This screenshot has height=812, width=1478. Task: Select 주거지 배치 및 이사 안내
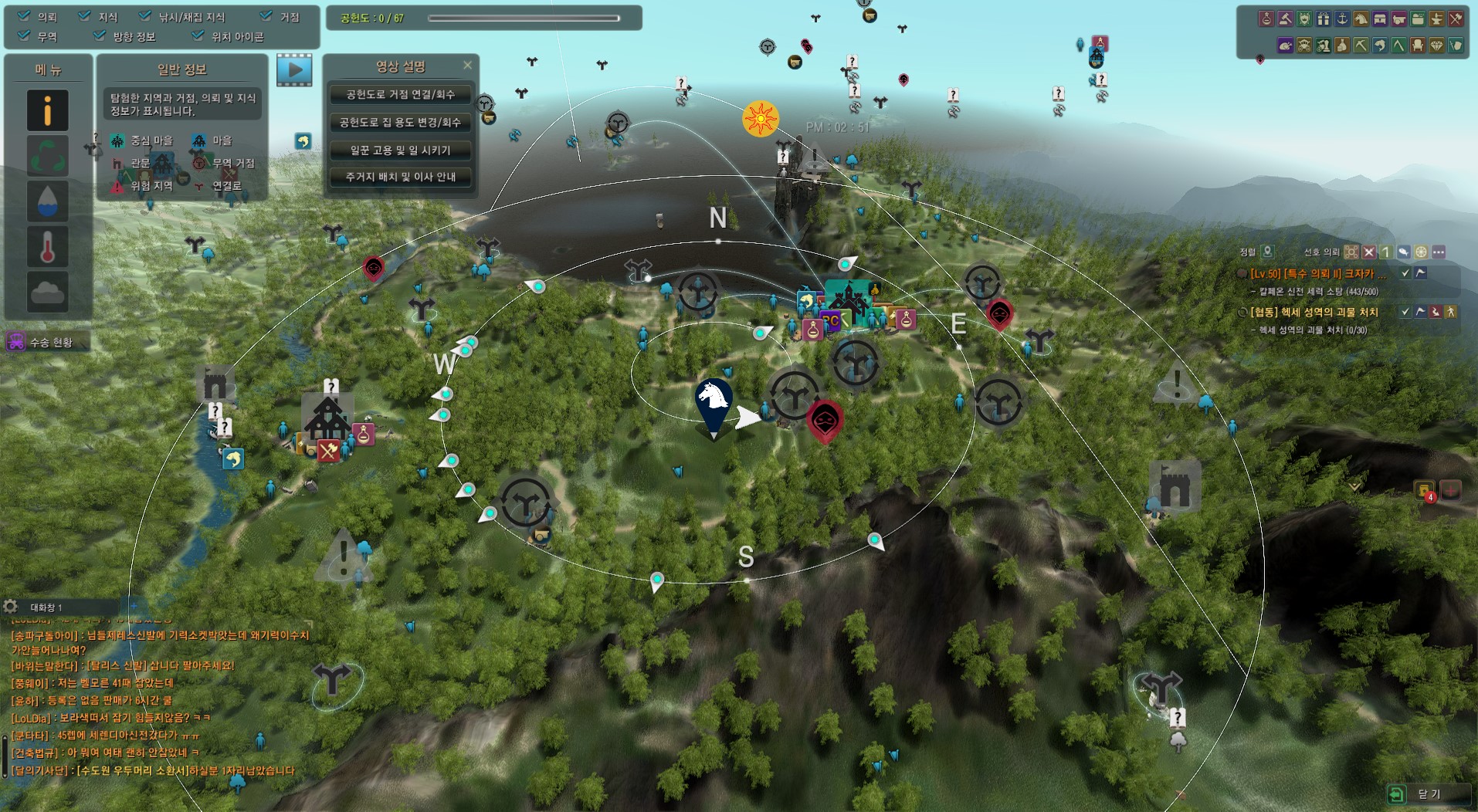click(400, 177)
